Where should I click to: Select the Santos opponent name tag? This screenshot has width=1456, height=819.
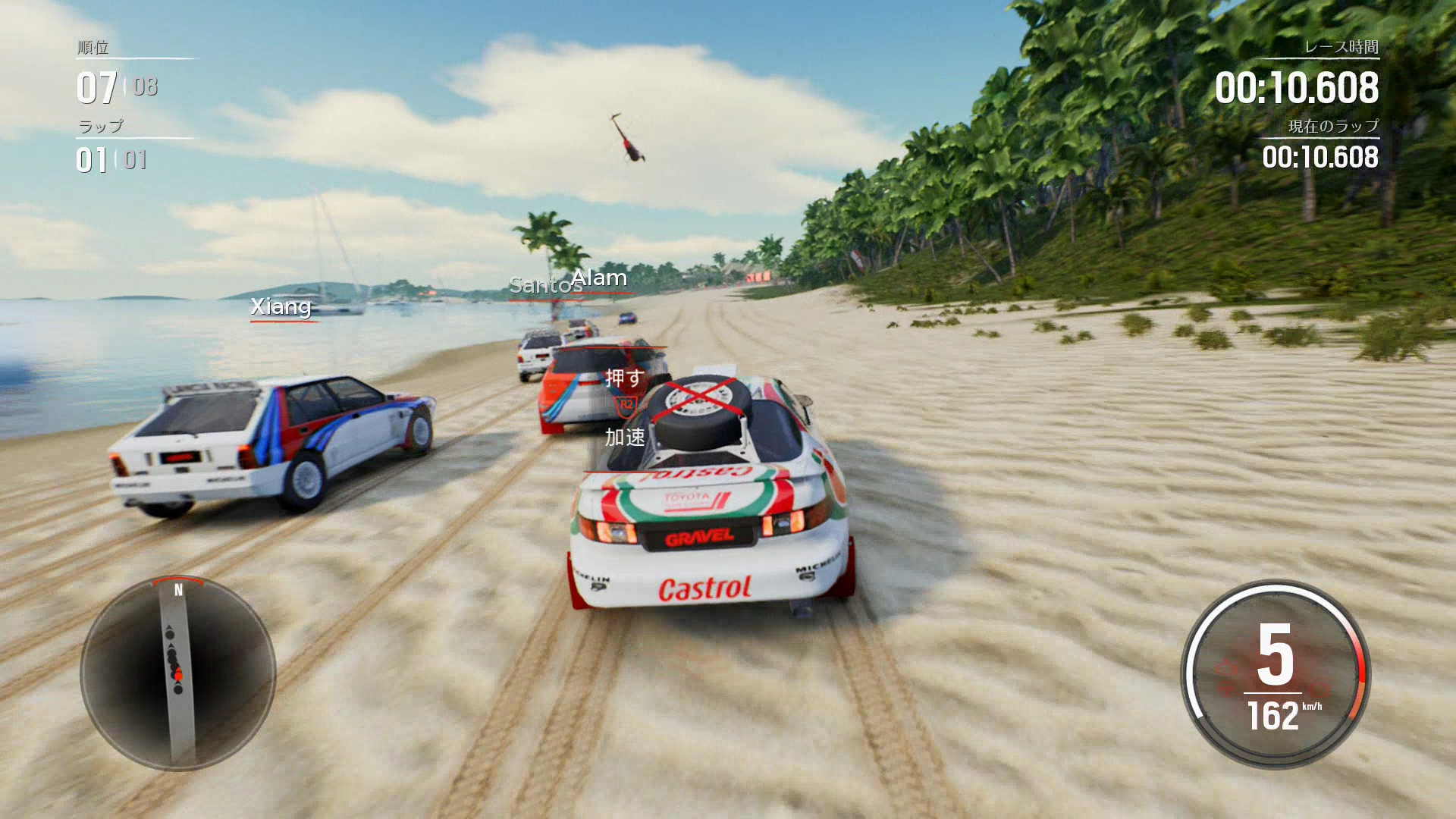[x=540, y=286]
